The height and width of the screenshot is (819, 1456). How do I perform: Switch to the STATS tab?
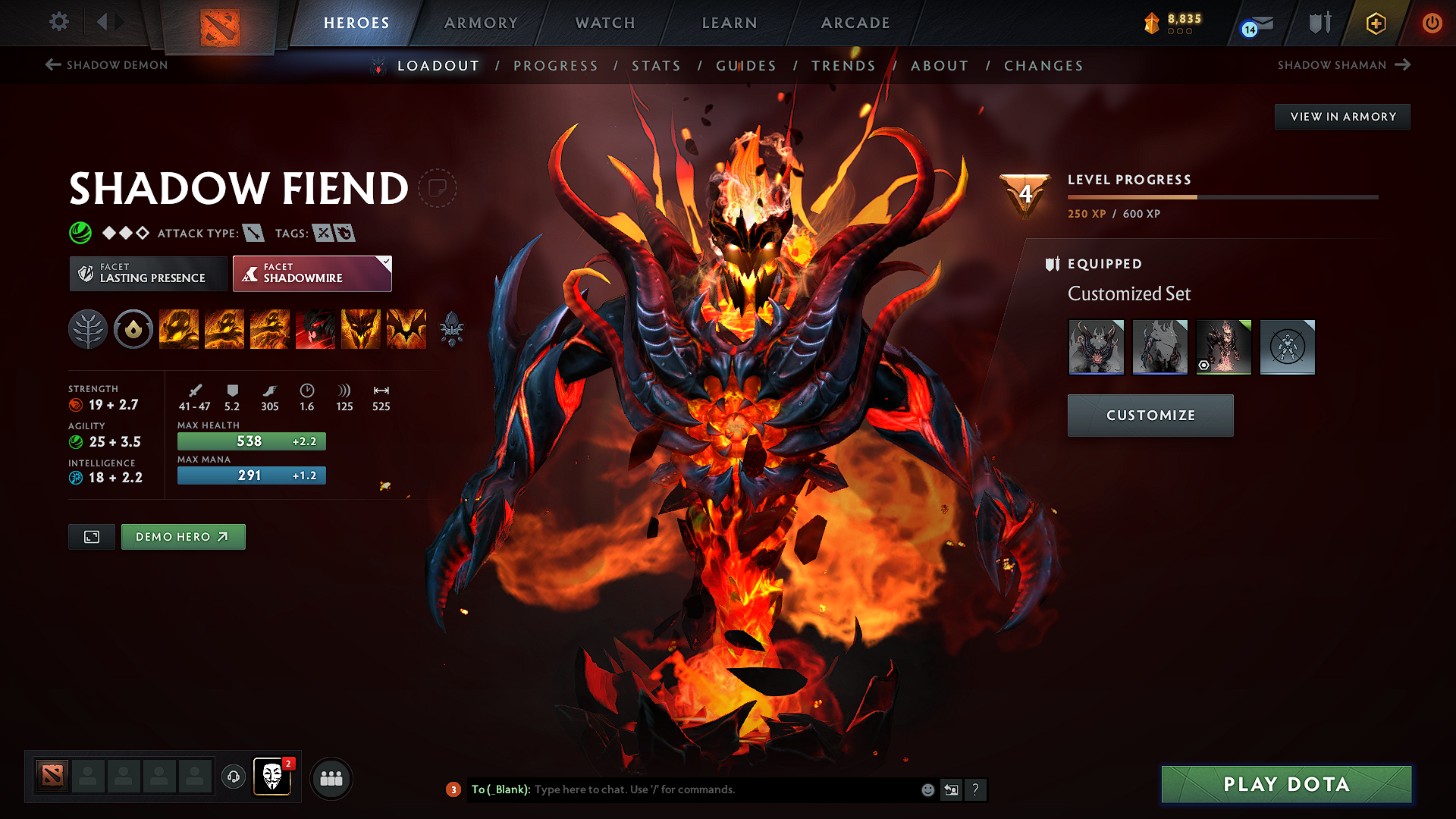coord(657,66)
